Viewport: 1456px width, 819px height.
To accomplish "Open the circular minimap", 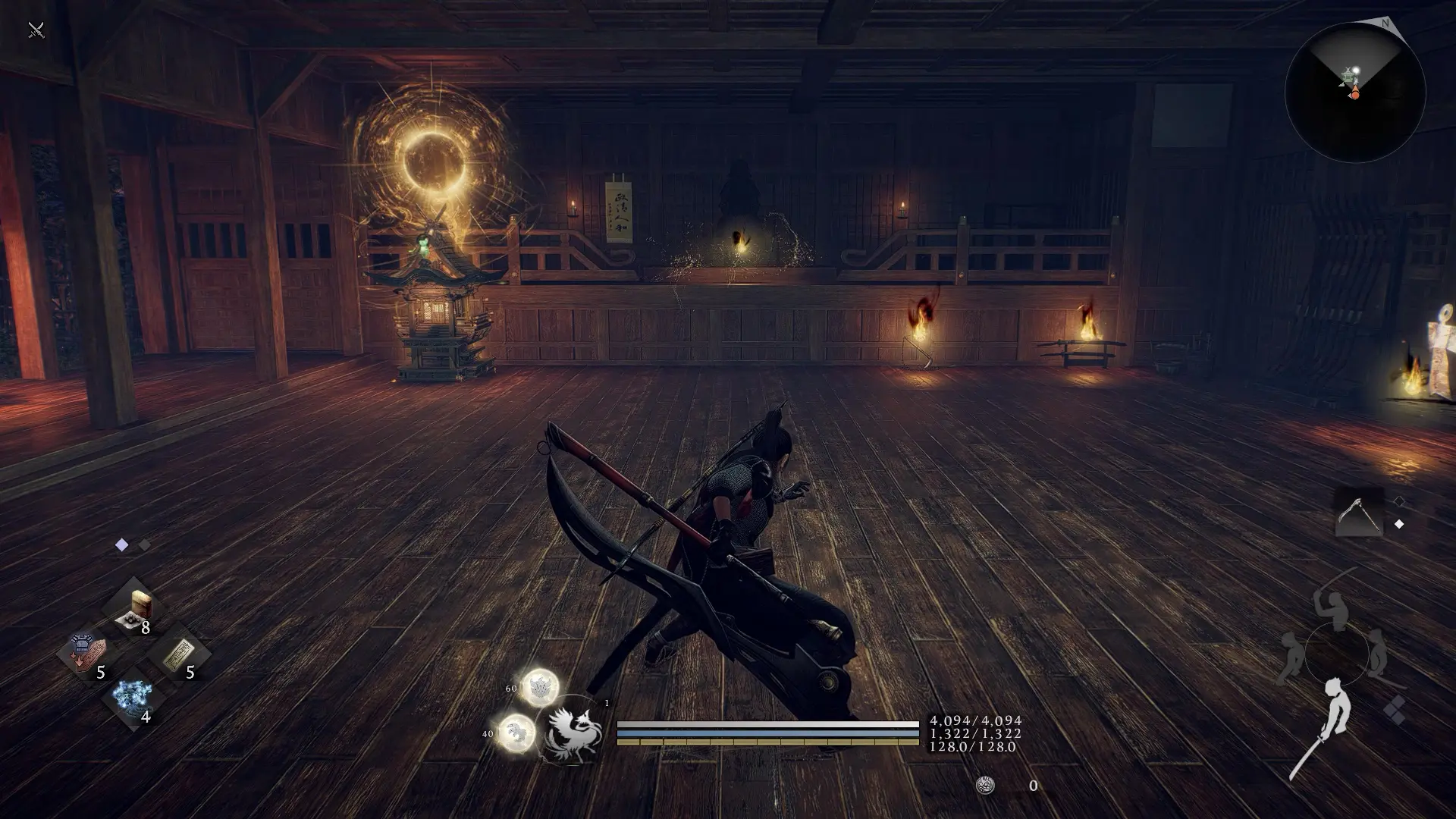I will pyautogui.click(x=1355, y=93).
